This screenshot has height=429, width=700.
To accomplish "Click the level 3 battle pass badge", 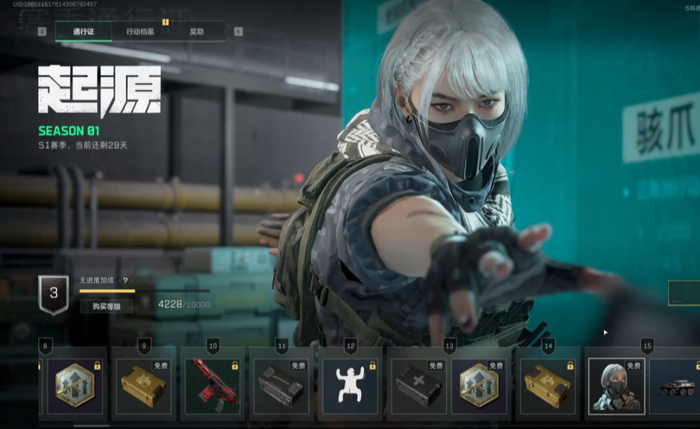I will 53,293.
